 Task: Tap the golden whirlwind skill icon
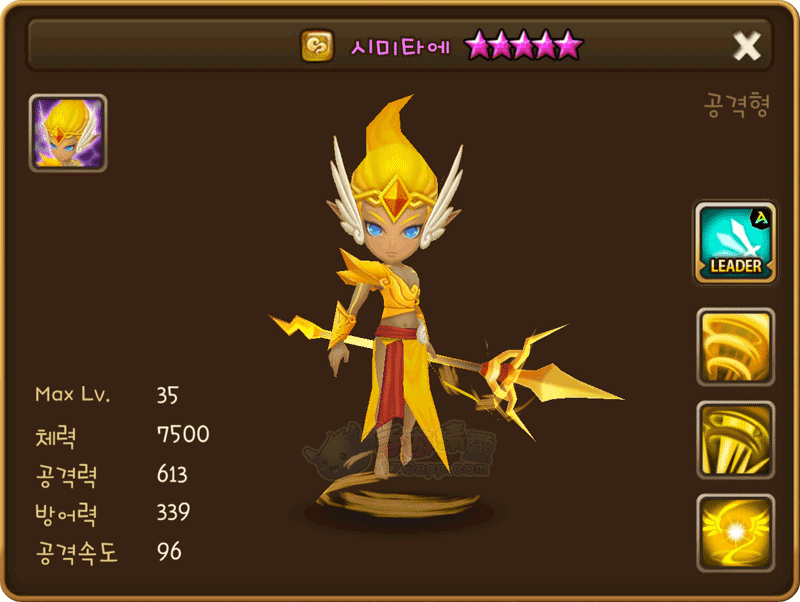coord(735,347)
